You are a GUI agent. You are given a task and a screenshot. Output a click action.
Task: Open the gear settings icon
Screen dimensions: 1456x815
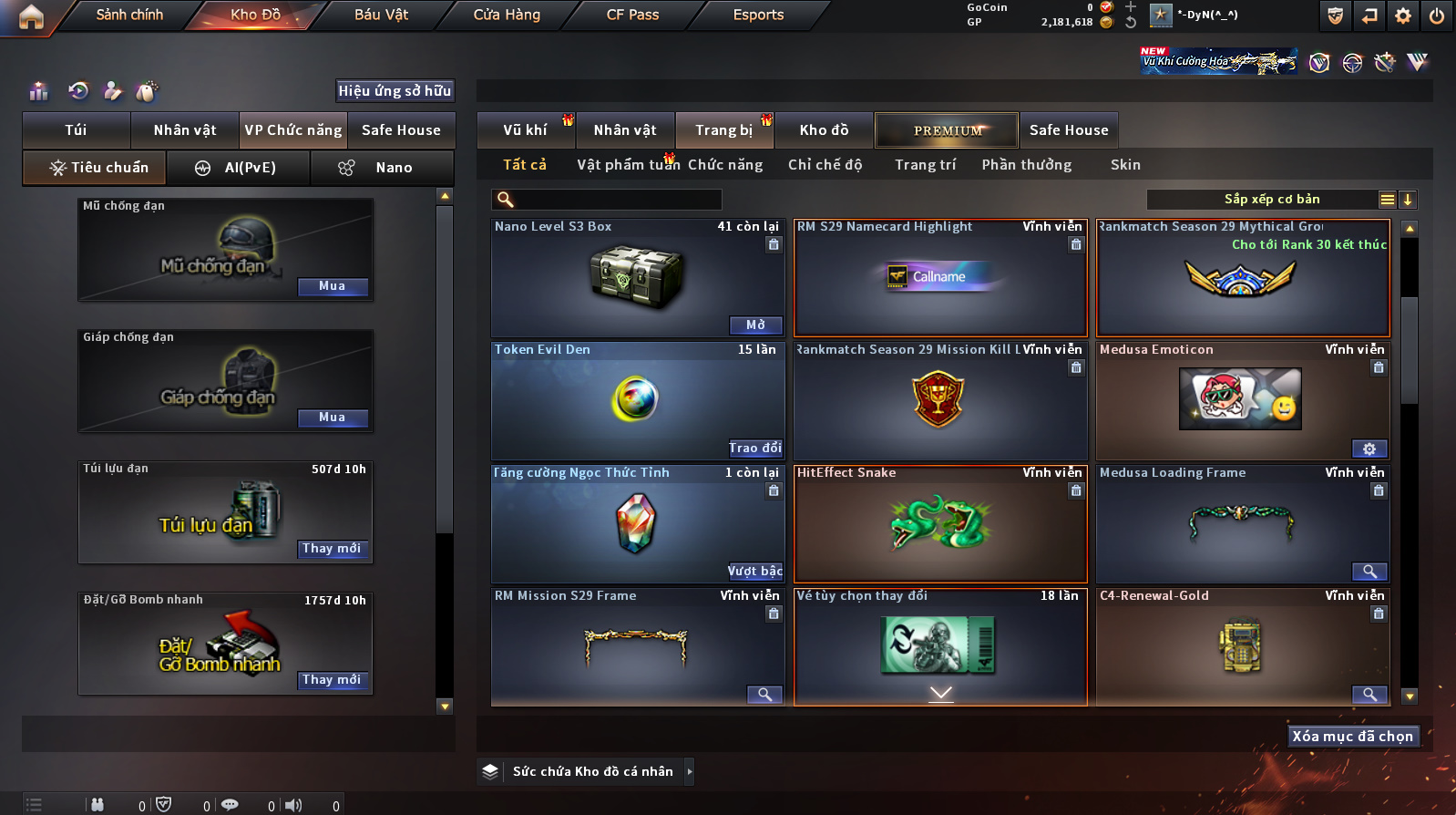pos(1403,15)
